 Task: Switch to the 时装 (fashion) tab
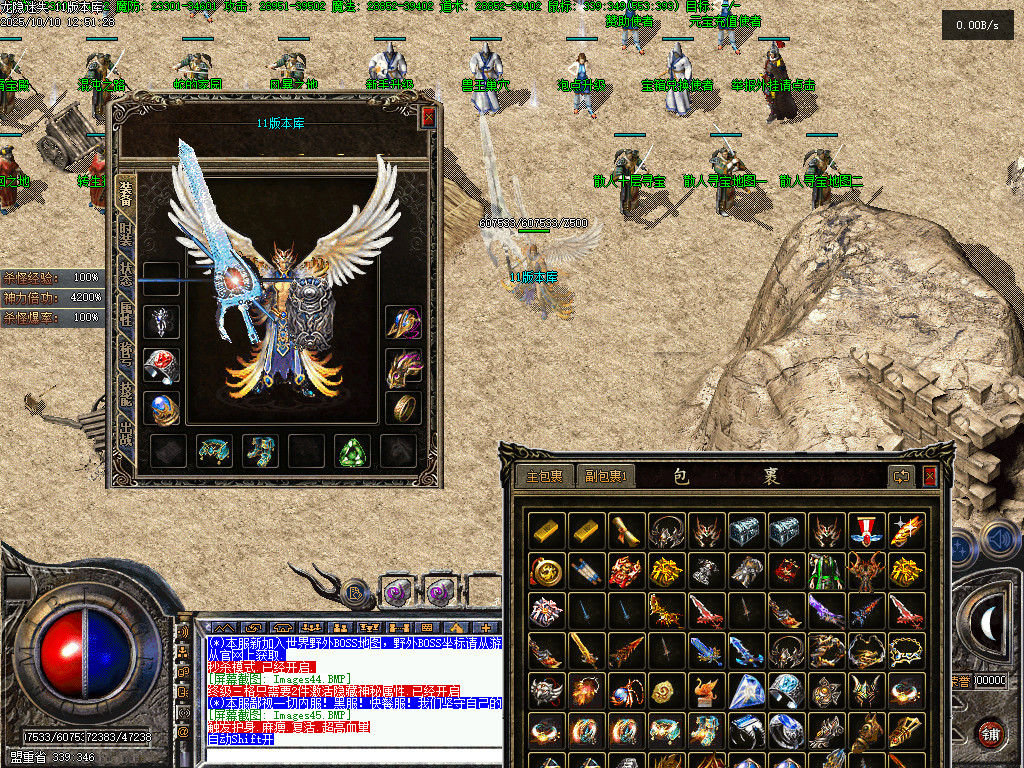[x=126, y=236]
